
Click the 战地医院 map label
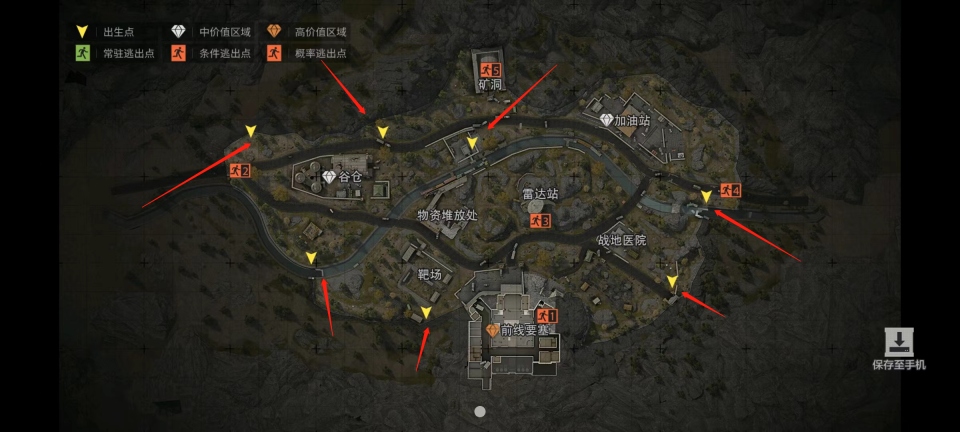[621, 241]
